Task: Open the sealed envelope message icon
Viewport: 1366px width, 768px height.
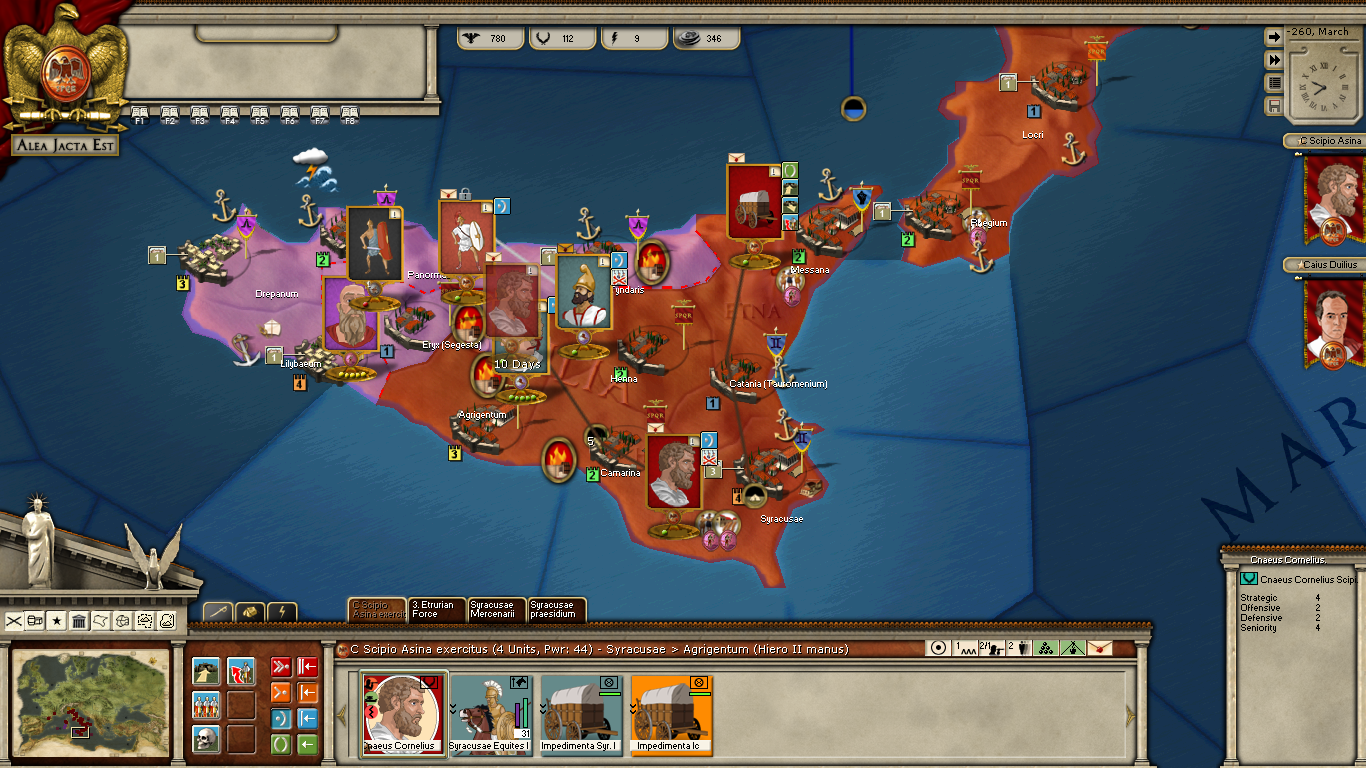Action: click(1099, 648)
